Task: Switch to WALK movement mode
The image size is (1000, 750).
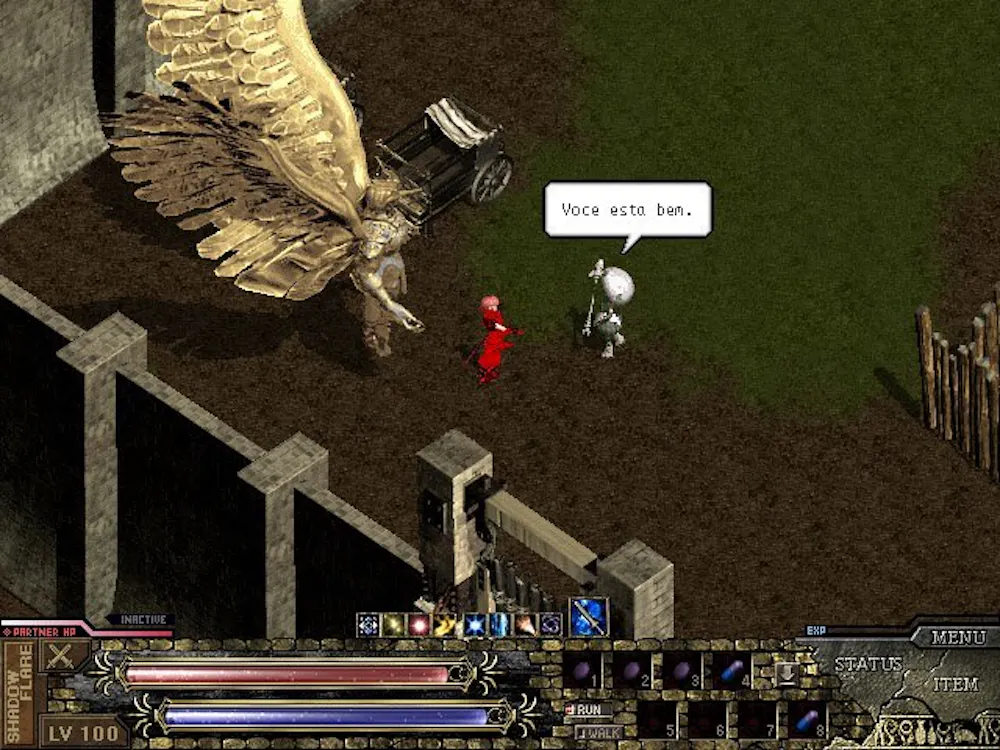Action: click(598, 732)
